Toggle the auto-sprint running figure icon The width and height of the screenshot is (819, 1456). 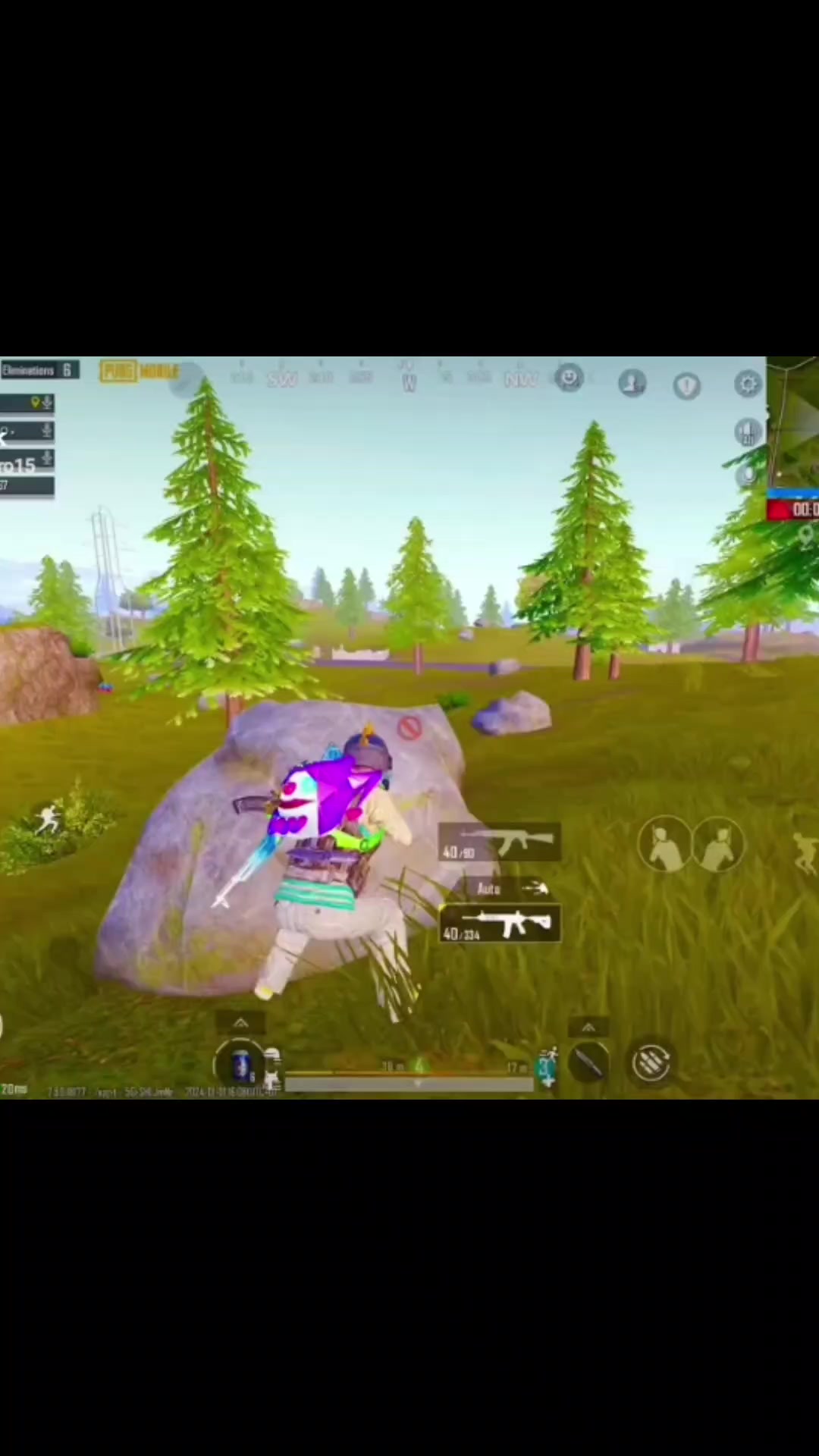[x=48, y=820]
